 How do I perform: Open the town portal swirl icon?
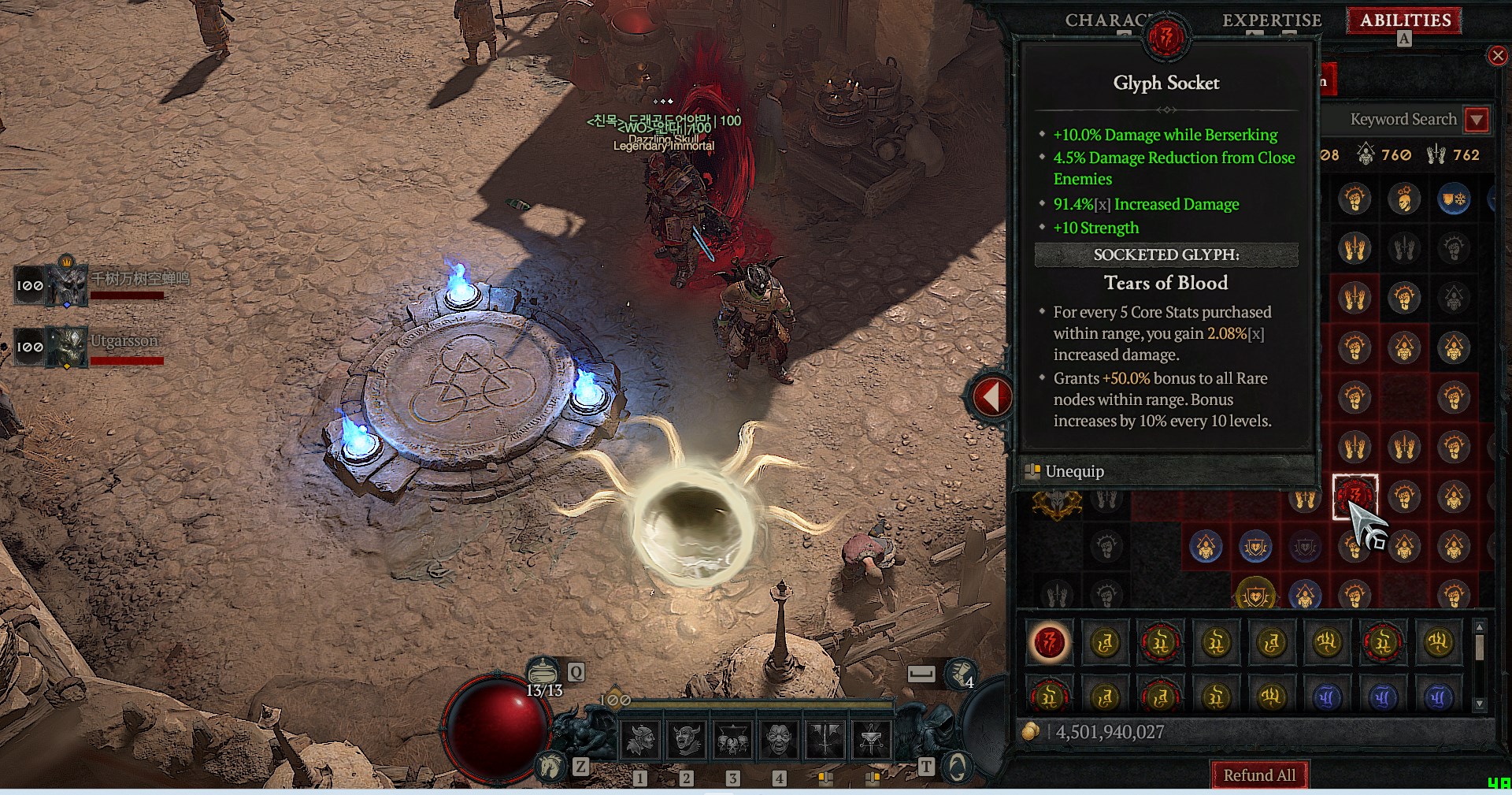[x=958, y=766]
